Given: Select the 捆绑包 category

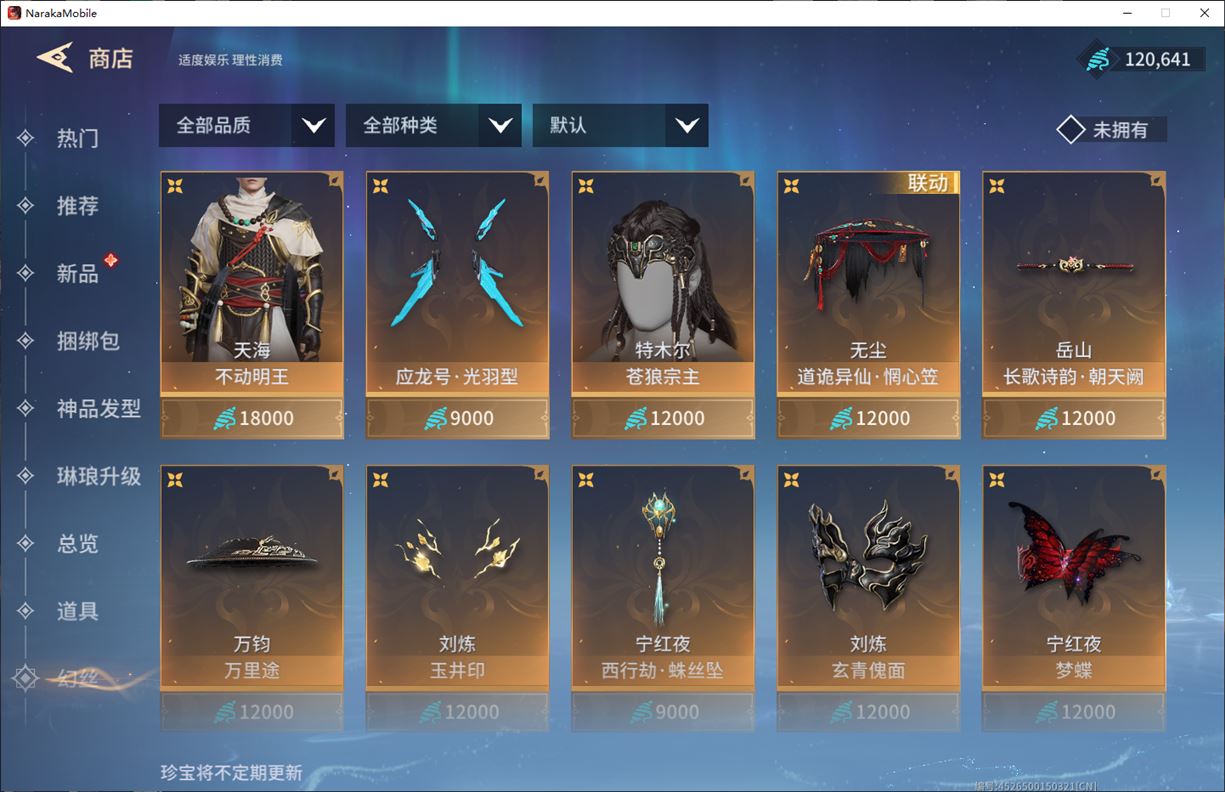Looking at the screenshot, I should pyautogui.click(x=88, y=341).
